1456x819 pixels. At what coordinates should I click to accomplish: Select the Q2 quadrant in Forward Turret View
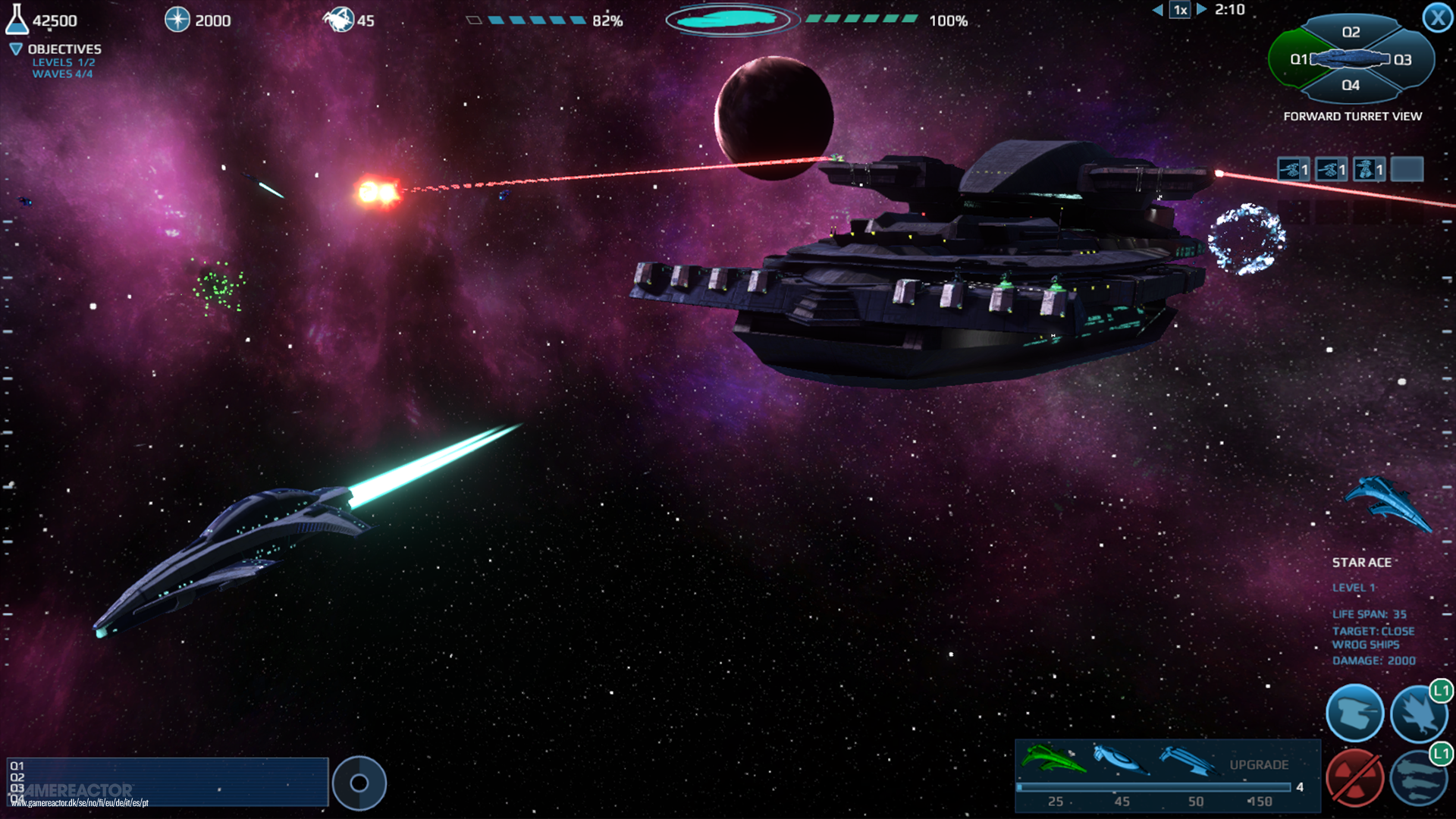pos(1351,32)
